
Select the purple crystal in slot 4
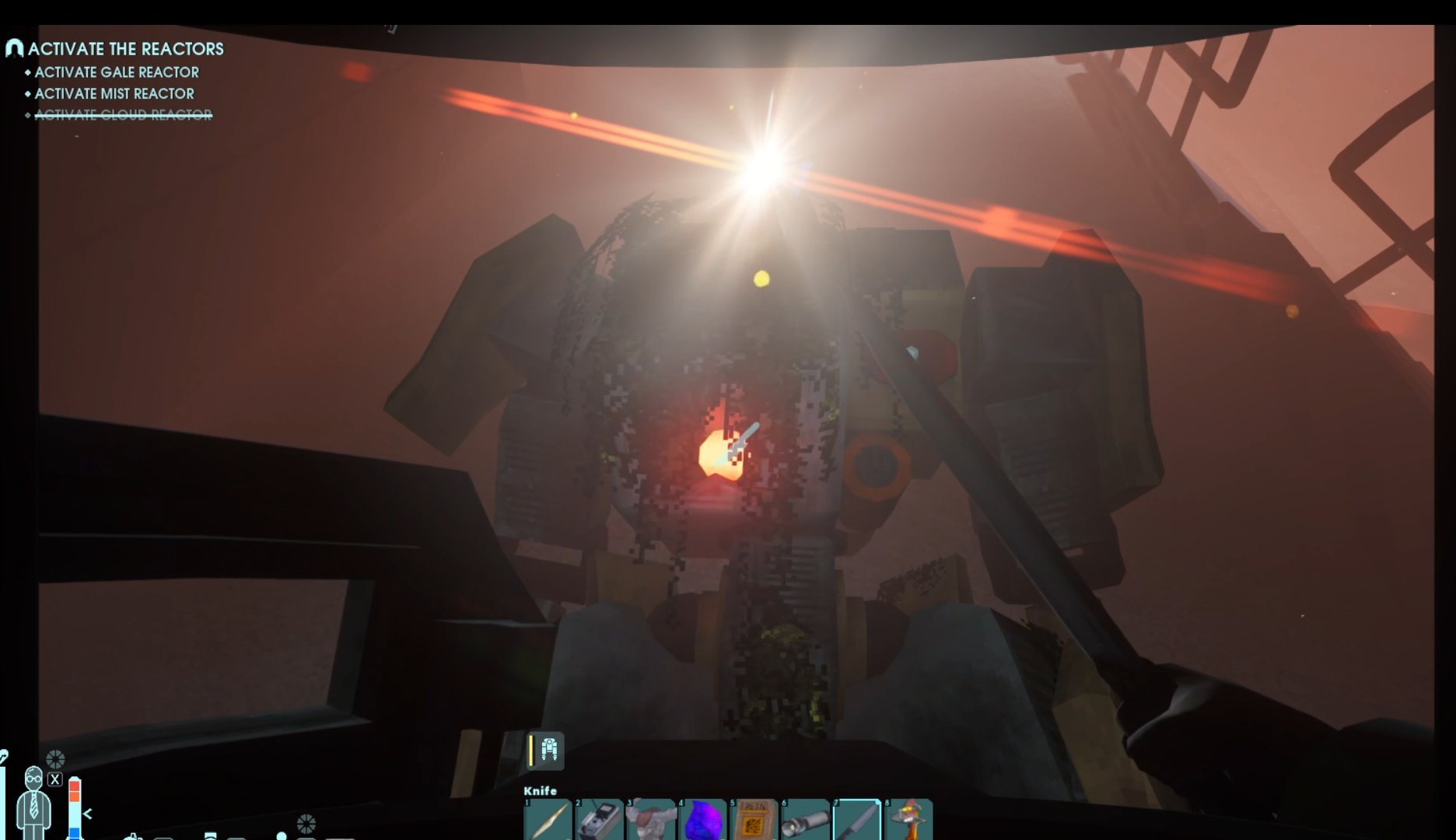[702, 821]
